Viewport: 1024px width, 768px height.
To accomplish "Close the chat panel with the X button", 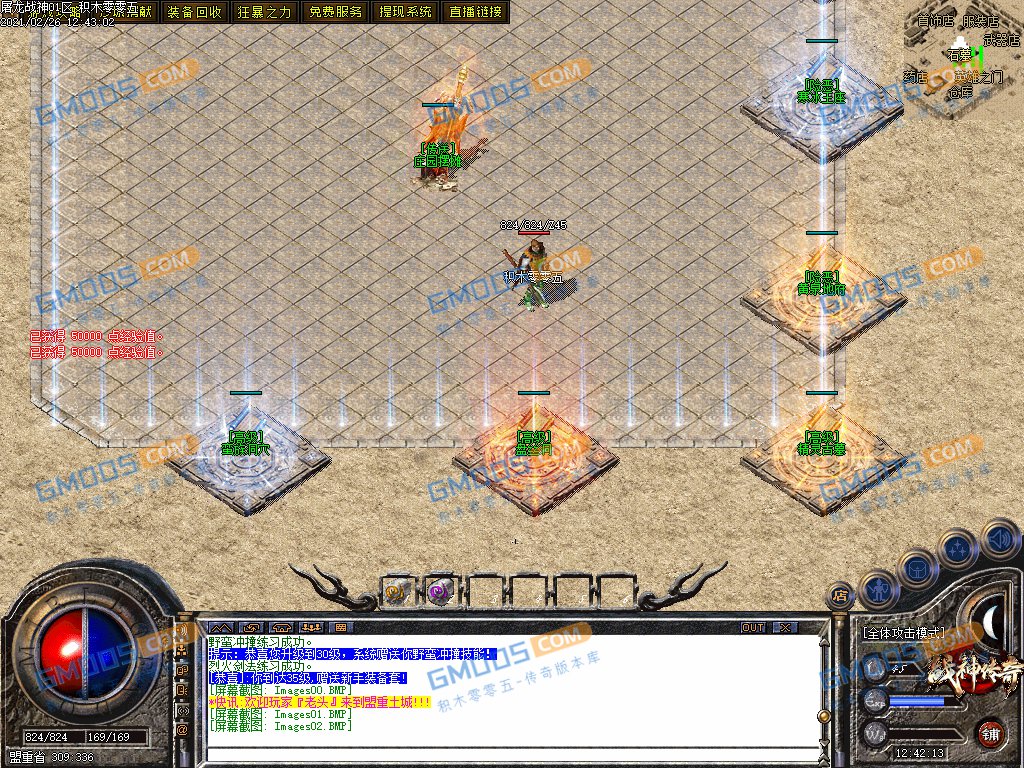I will (x=786, y=627).
